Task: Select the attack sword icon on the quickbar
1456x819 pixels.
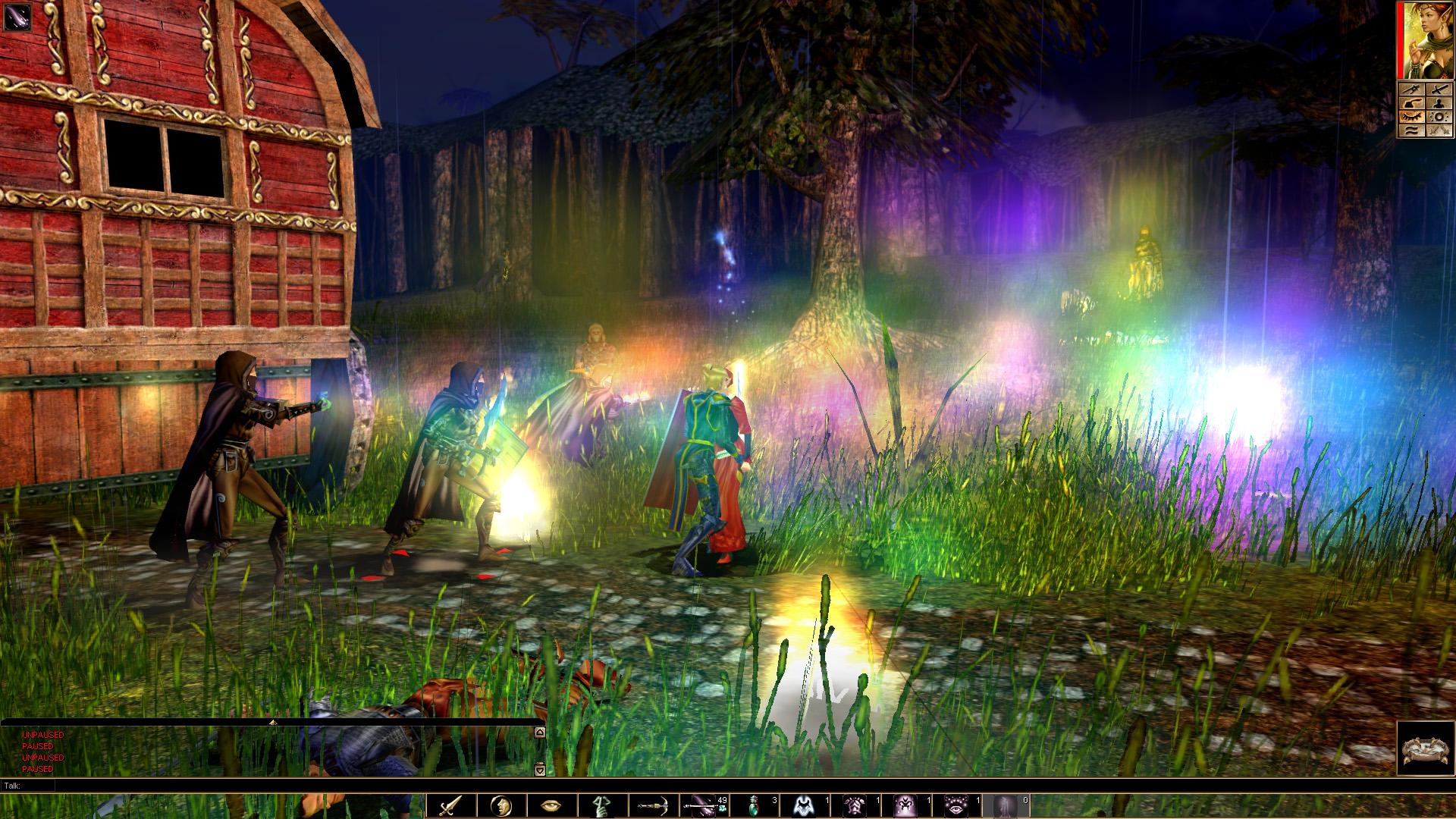Action: [450, 800]
